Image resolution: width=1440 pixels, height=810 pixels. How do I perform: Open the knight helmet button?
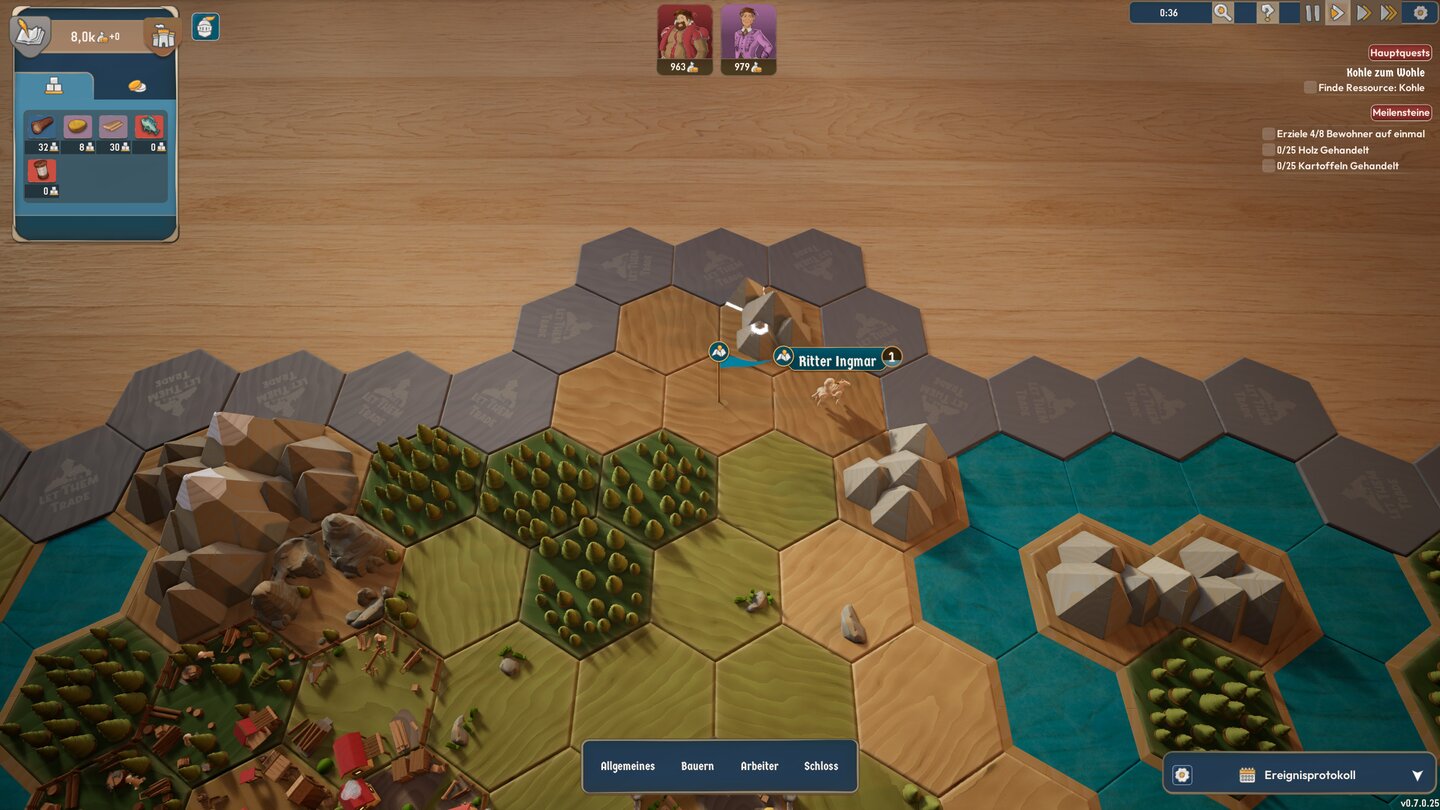205,27
